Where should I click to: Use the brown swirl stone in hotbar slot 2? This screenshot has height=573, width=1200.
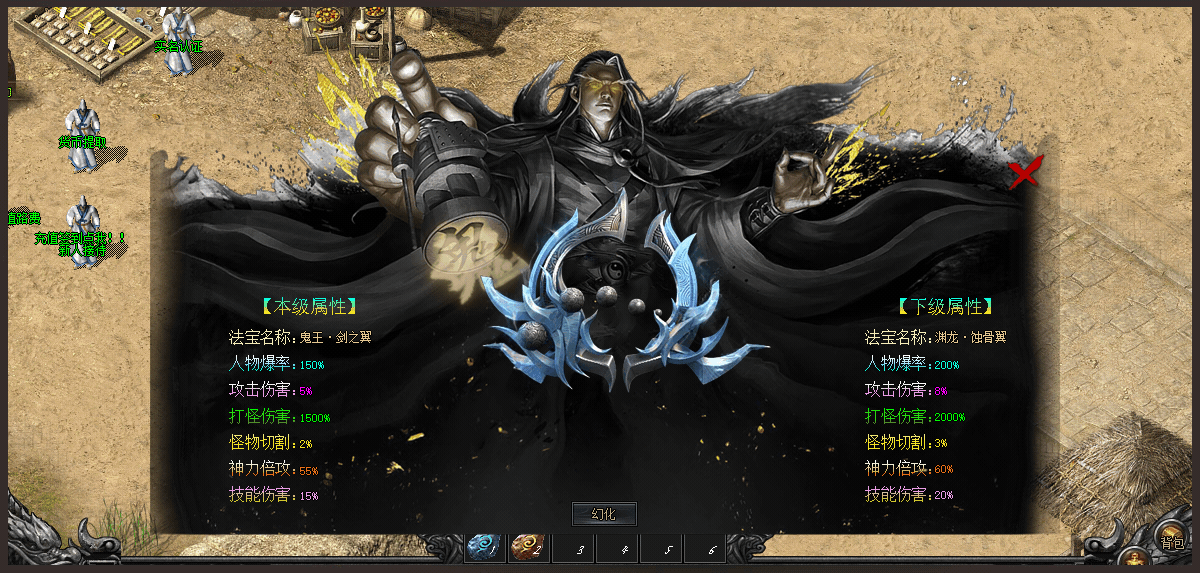tap(528, 547)
